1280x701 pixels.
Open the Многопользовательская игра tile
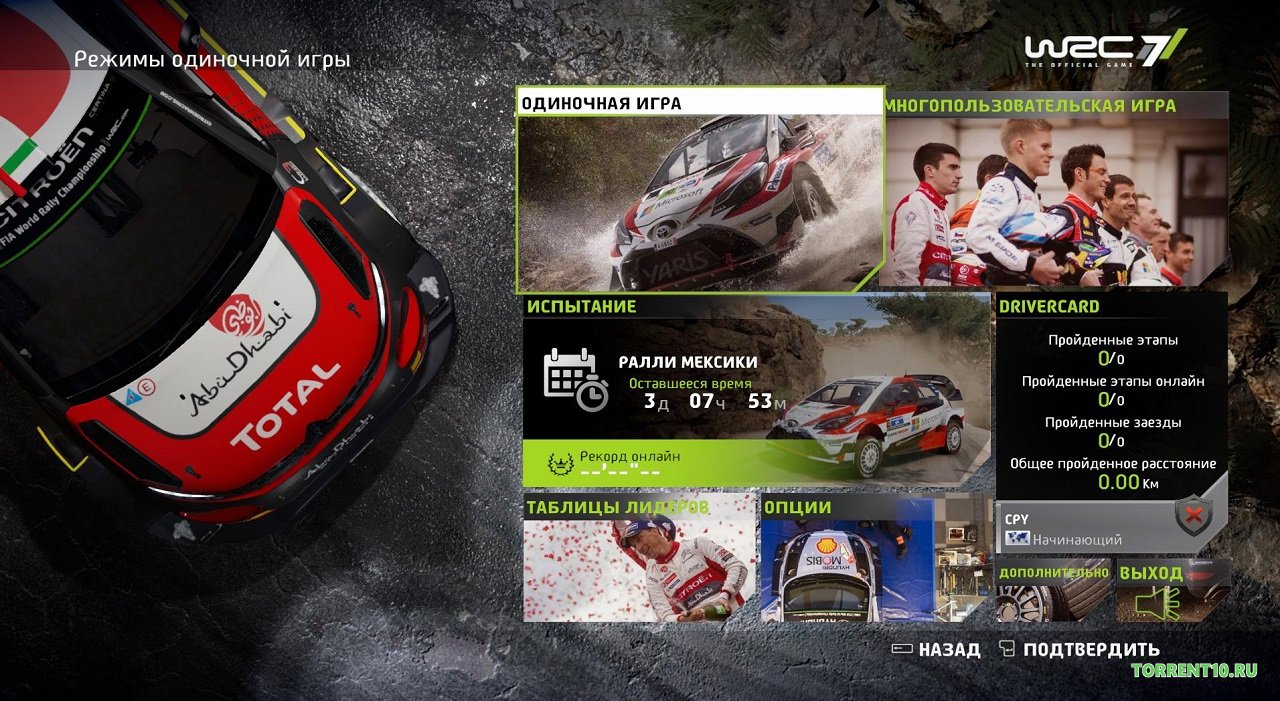(x=1056, y=190)
